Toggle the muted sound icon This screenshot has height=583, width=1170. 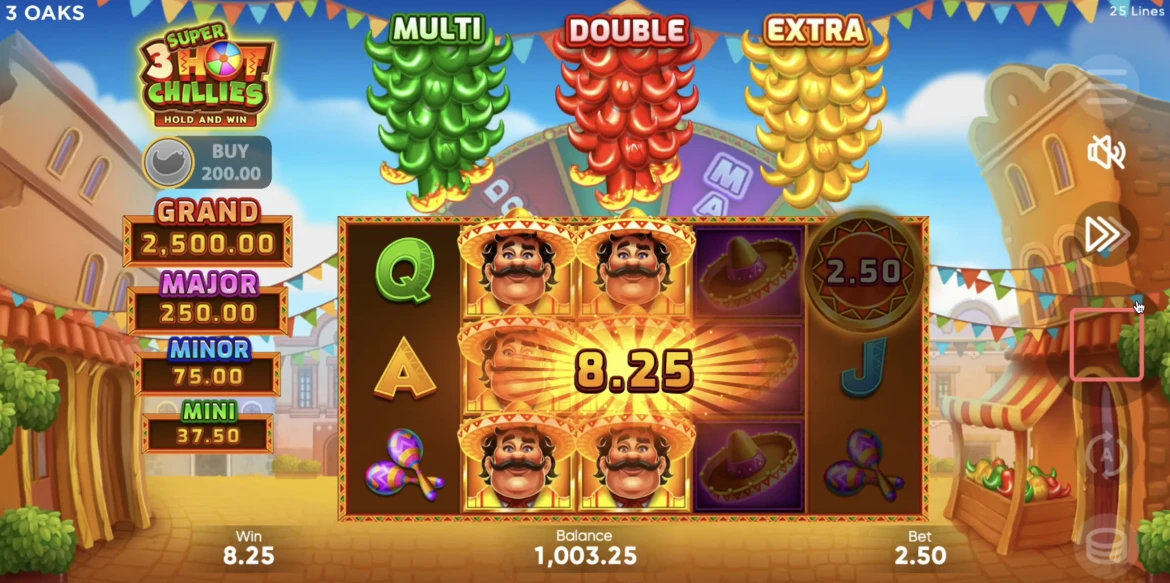point(1106,153)
